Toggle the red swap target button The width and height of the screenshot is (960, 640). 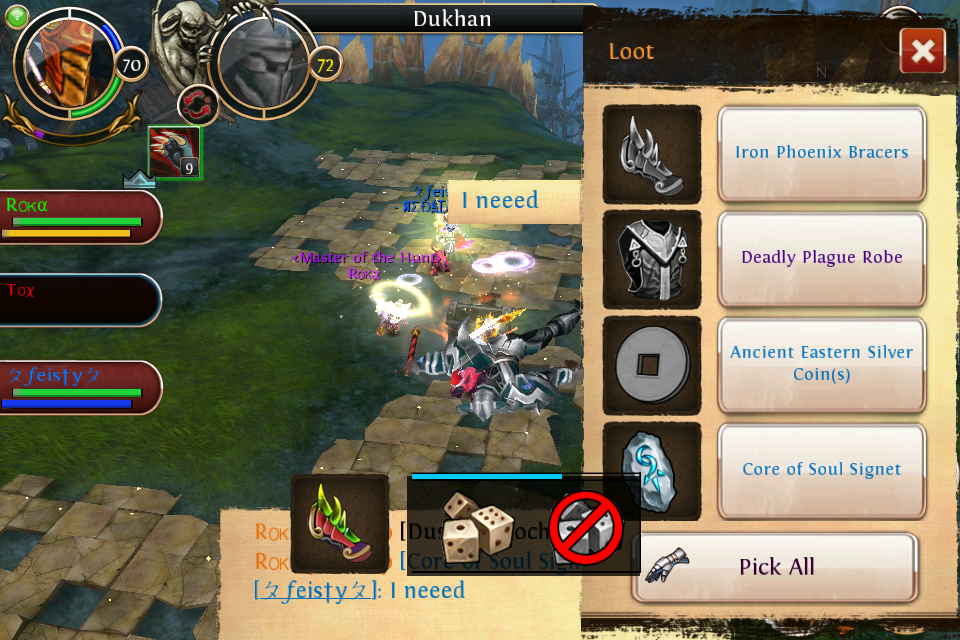point(198,105)
